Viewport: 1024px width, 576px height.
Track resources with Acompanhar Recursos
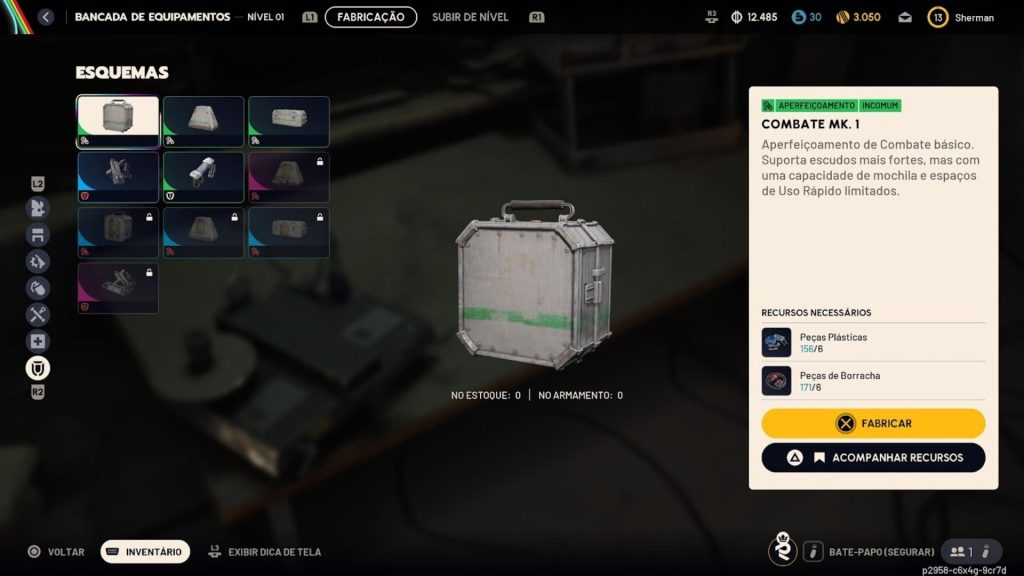coord(873,458)
